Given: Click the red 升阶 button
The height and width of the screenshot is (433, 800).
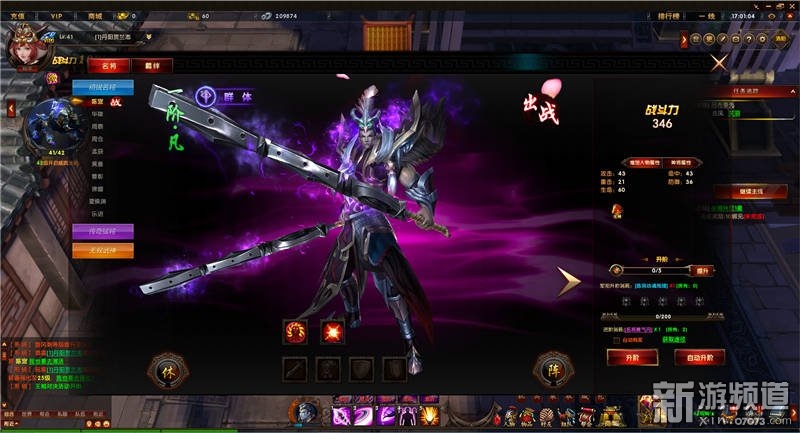Looking at the screenshot, I should pyautogui.click(x=632, y=356).
